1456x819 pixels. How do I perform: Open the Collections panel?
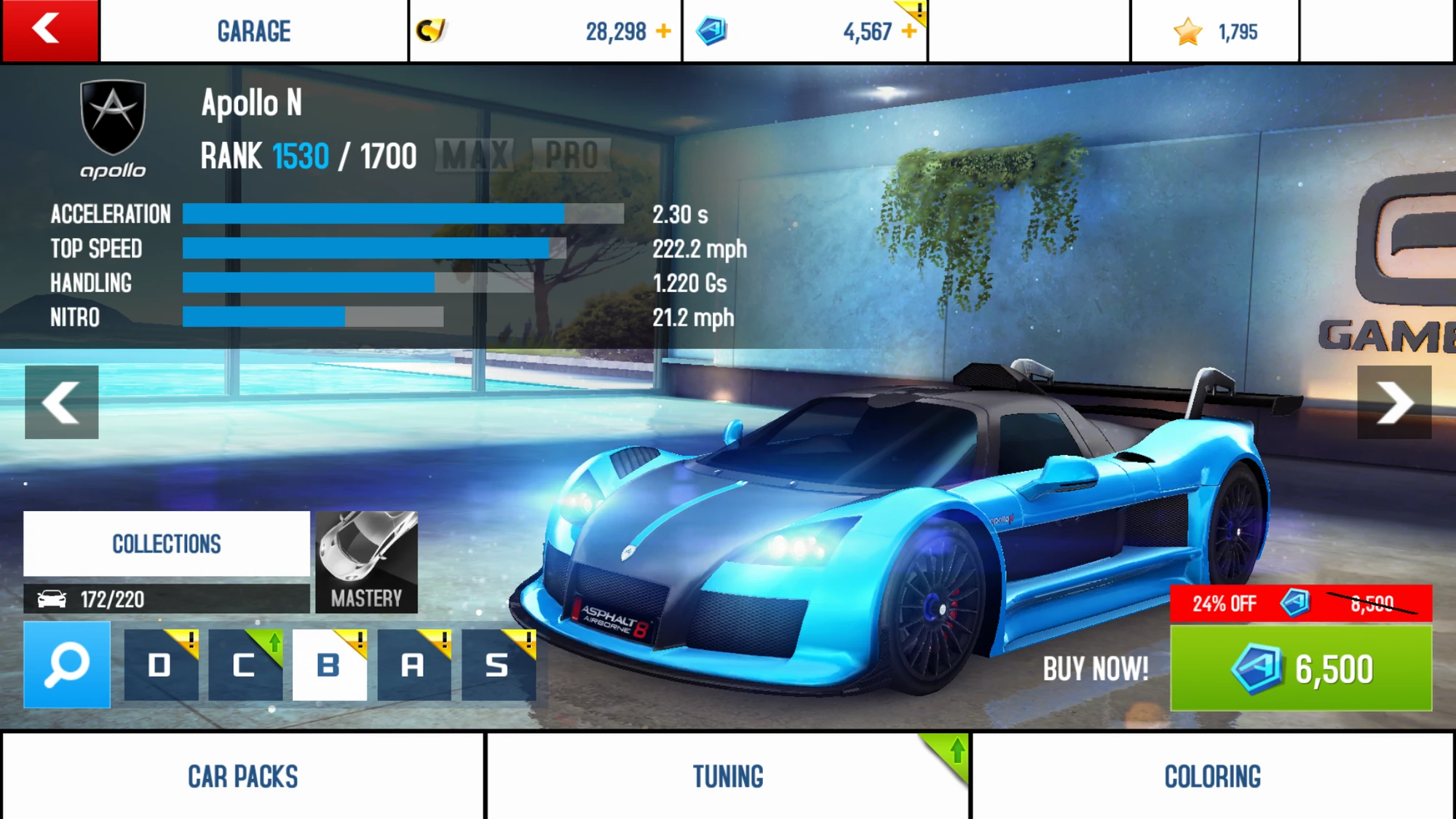[x=167, y=544]
